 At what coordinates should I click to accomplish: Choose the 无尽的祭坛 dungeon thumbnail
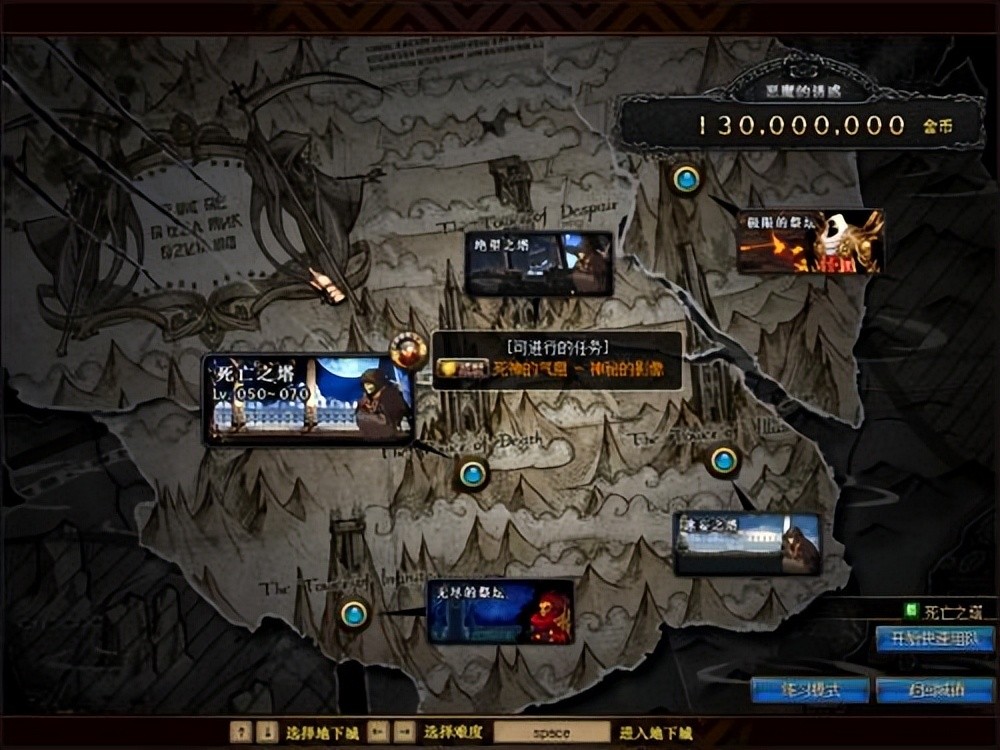pyautogui.click(x=501, y=610)
